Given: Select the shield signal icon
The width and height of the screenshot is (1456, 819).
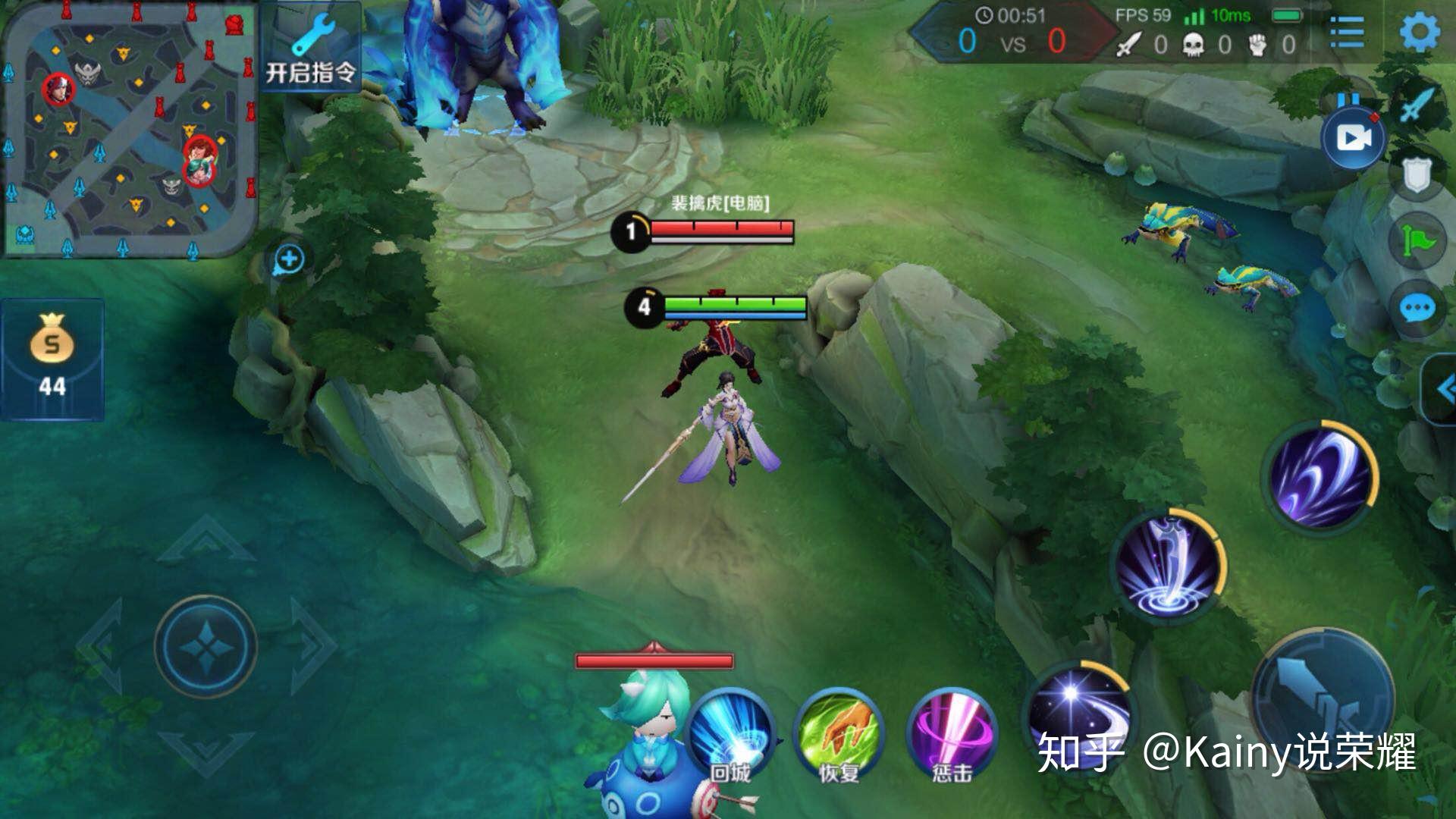Looking at the screenshot, I should (x=1415, y=174).
